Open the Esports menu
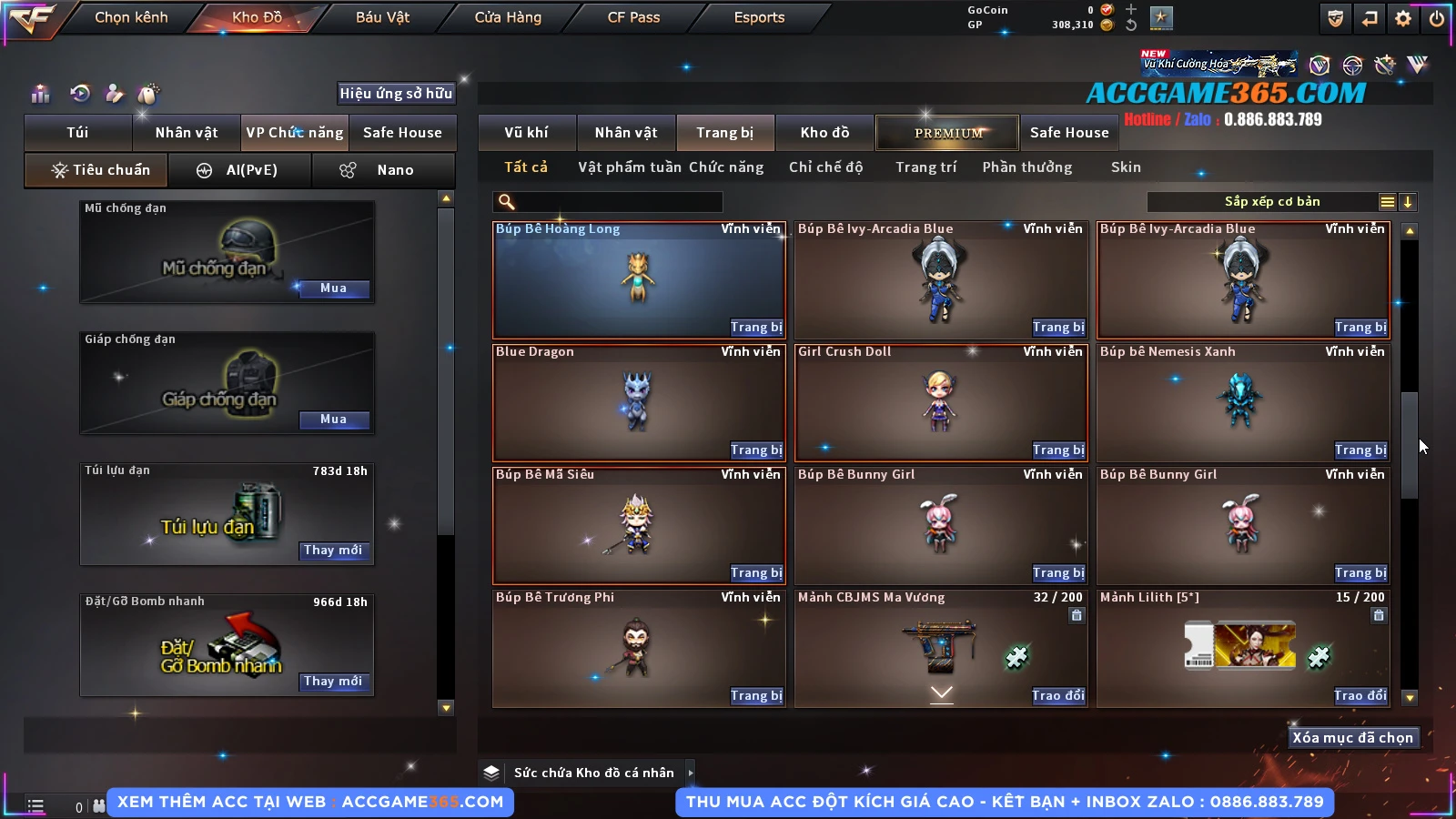1456x819 pixels. coord(759,17)
